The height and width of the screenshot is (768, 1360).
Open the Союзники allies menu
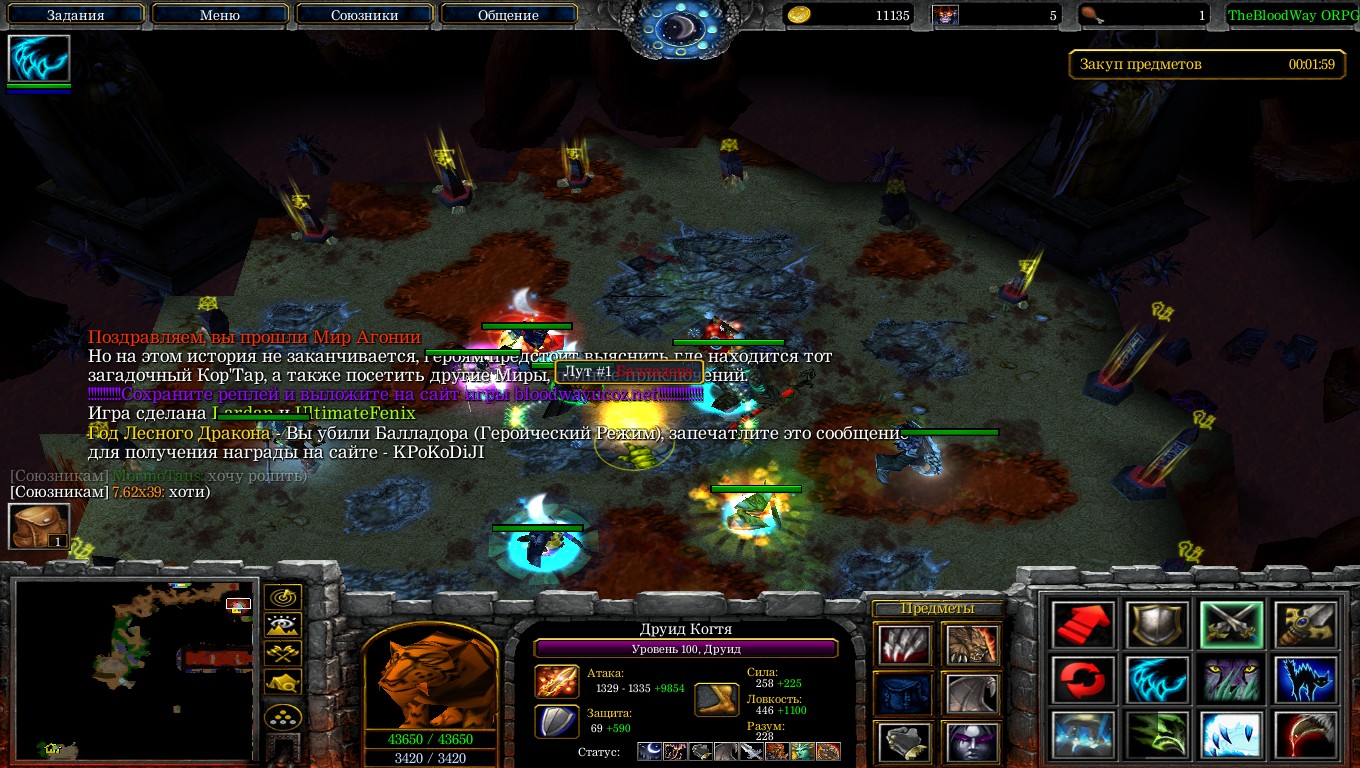click(x=363, y=15)
